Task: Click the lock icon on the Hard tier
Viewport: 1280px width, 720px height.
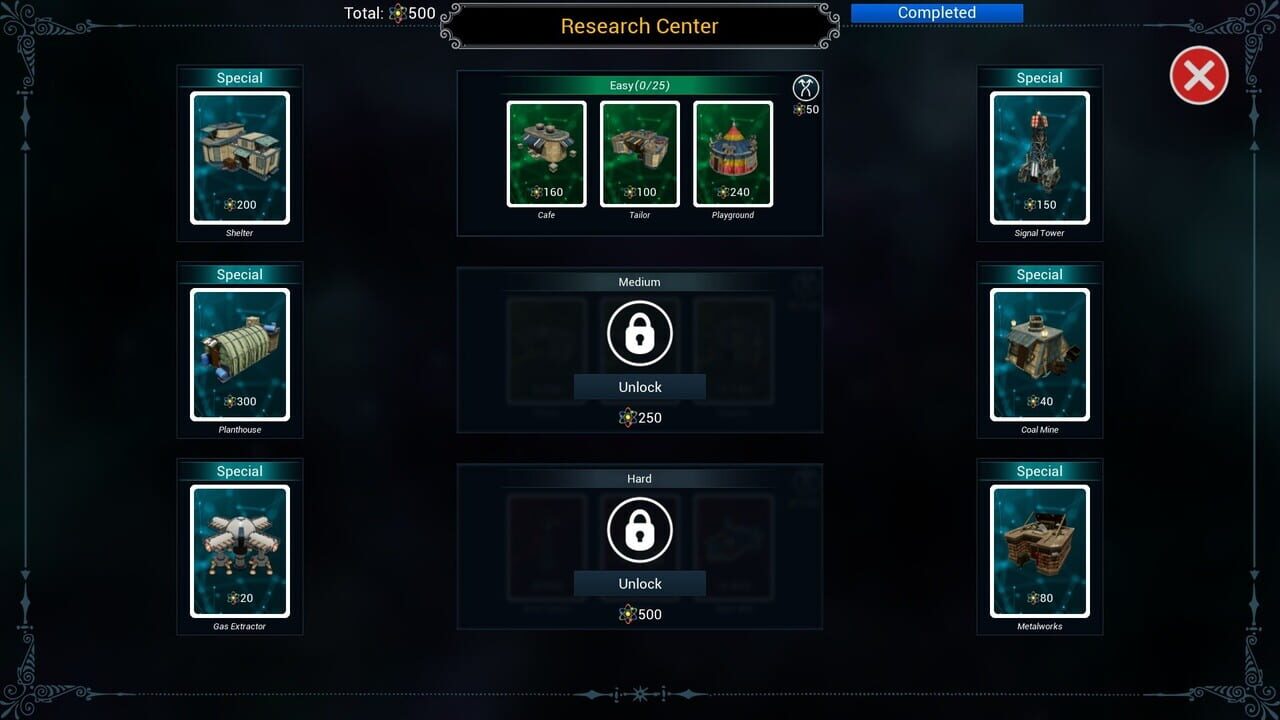Action: pos(640,529)
